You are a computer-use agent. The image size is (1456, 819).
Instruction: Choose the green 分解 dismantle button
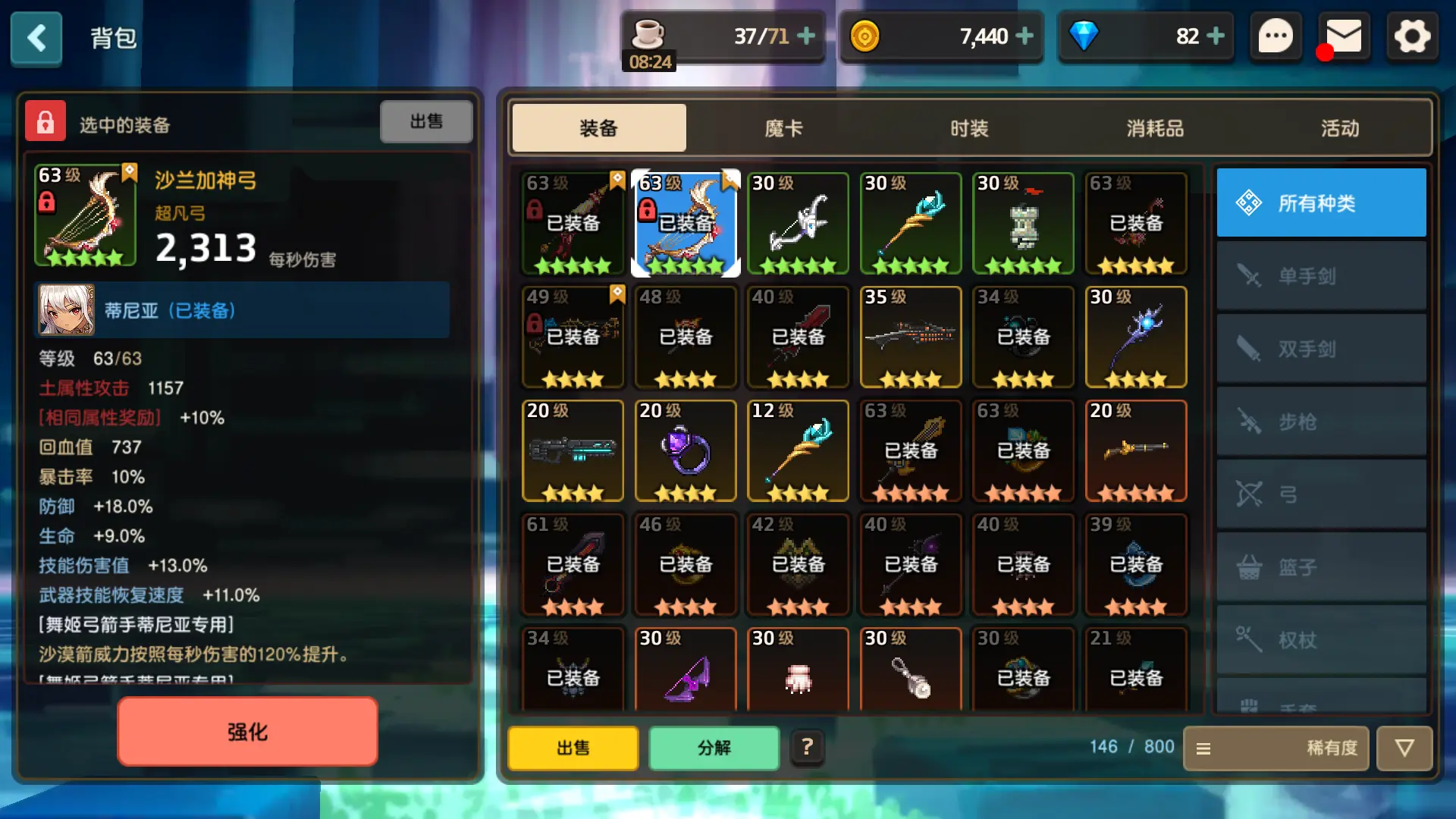(x=714, y=748)
